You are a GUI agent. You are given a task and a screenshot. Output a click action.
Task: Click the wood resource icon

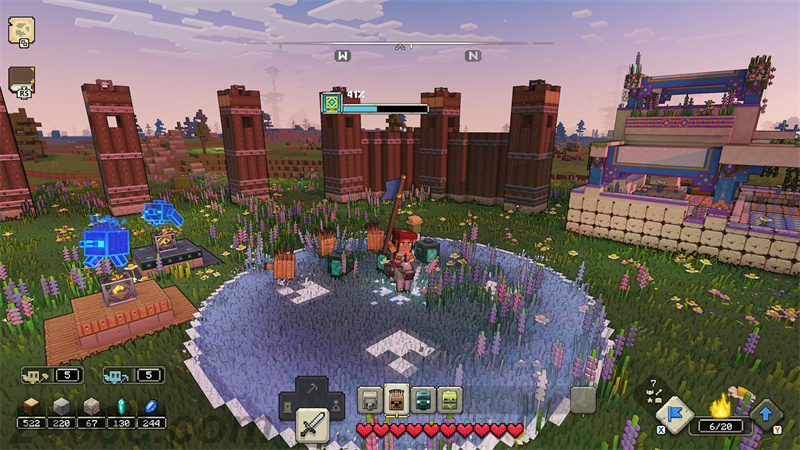click(x=32, y=405)
